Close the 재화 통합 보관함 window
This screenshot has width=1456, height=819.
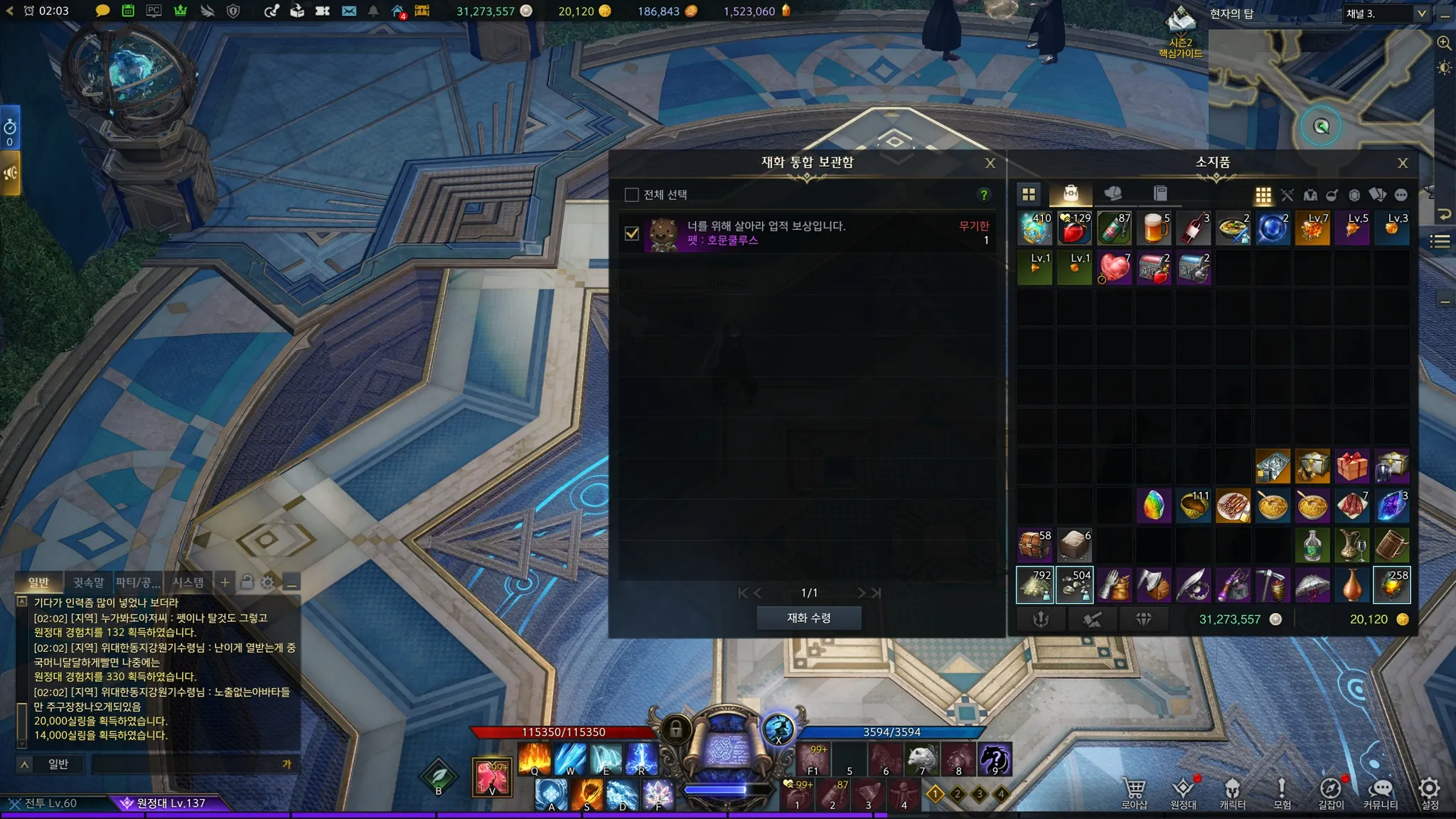pos(990,163)
